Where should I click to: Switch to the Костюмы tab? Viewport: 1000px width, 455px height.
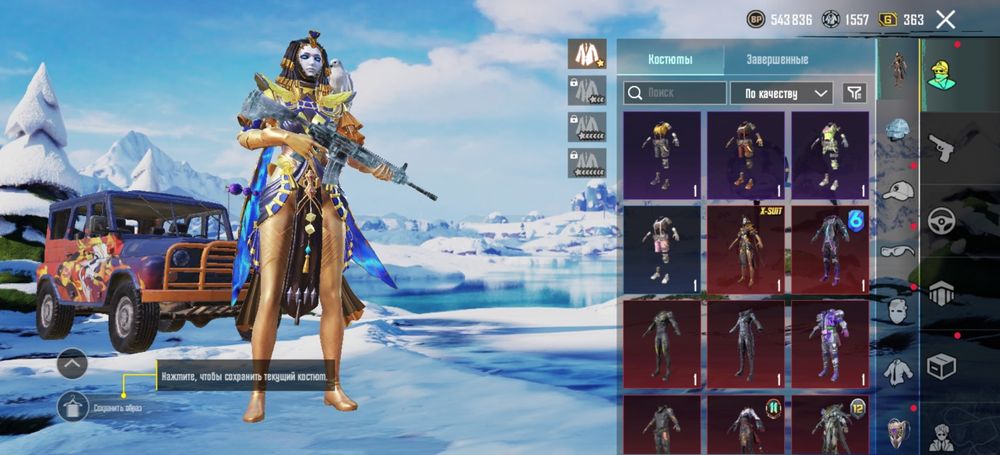(670, 59)
